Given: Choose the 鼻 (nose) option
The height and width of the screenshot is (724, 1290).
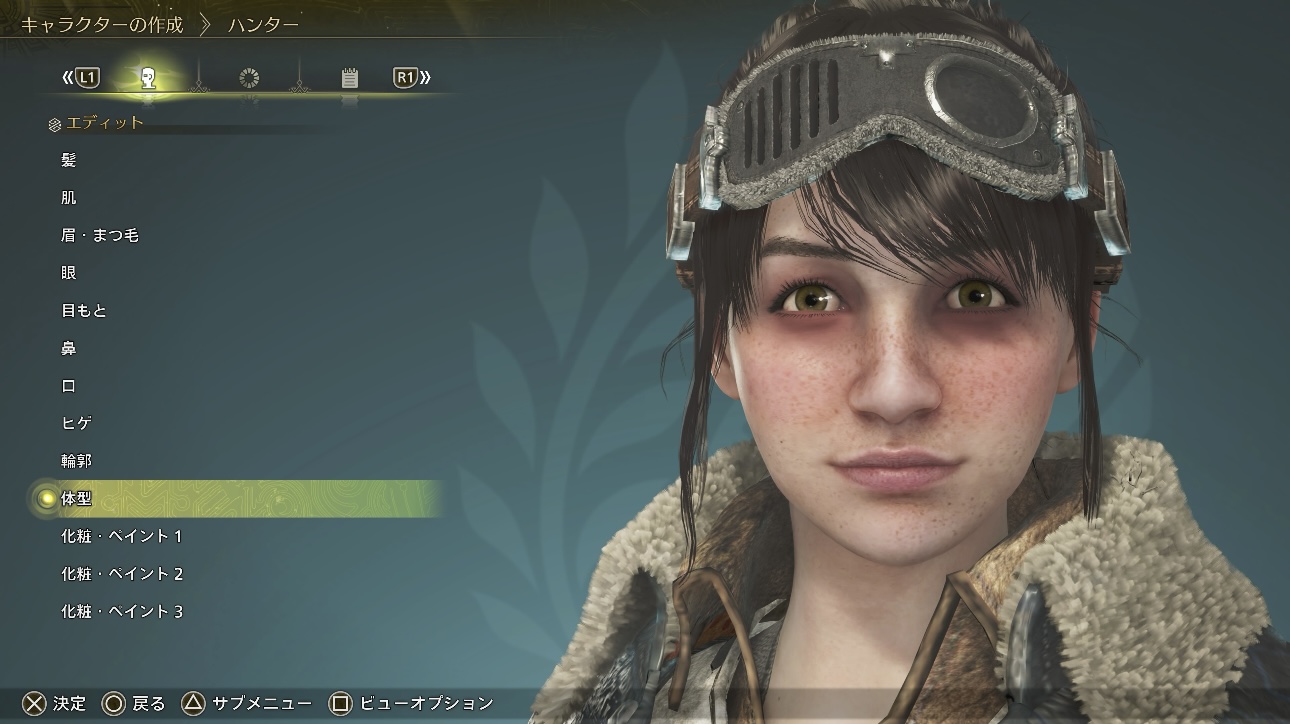Looking at the screenshot, I should coord(69,349).
